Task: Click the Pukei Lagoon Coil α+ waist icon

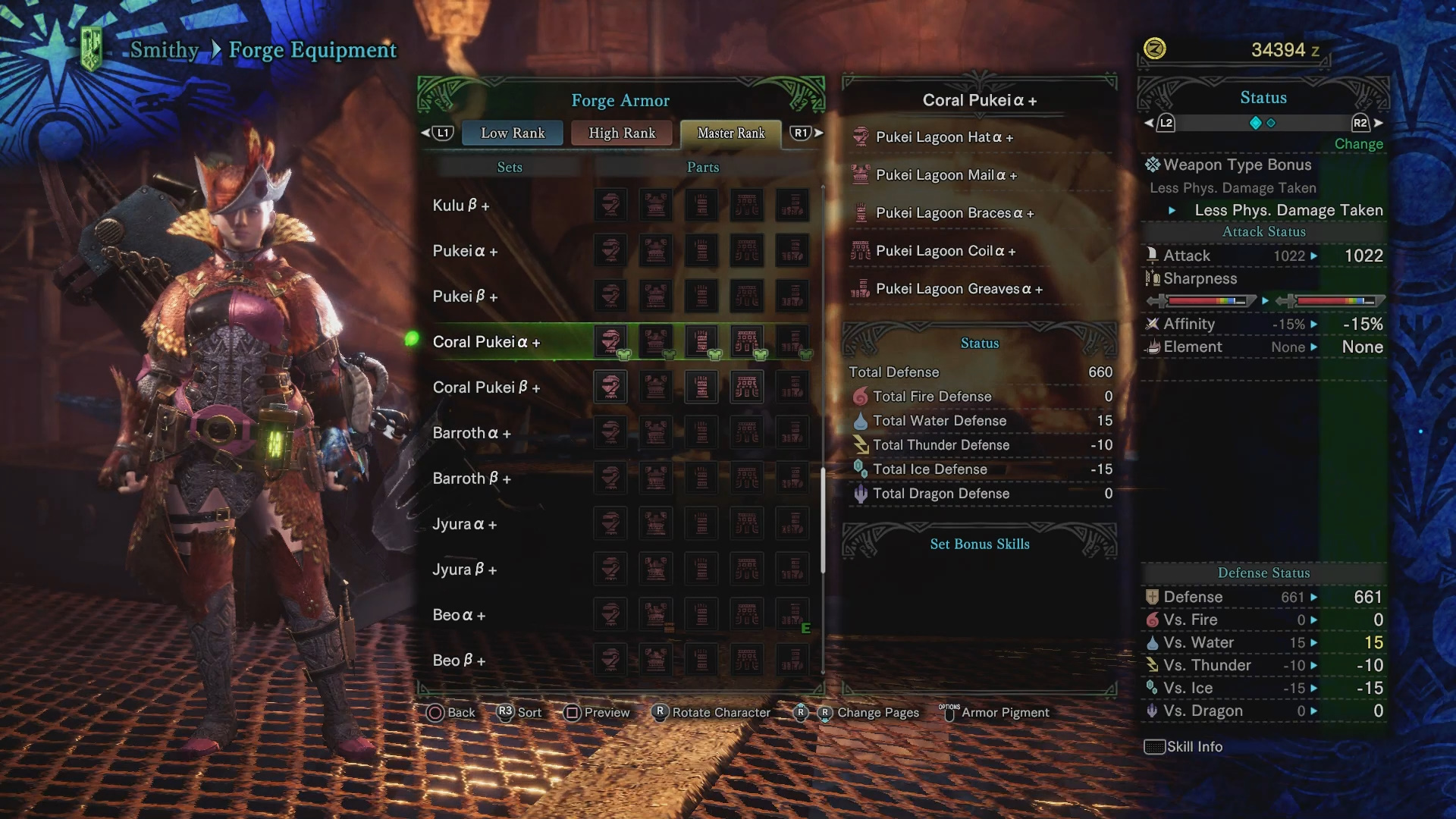Action: (x=860, y=250)
